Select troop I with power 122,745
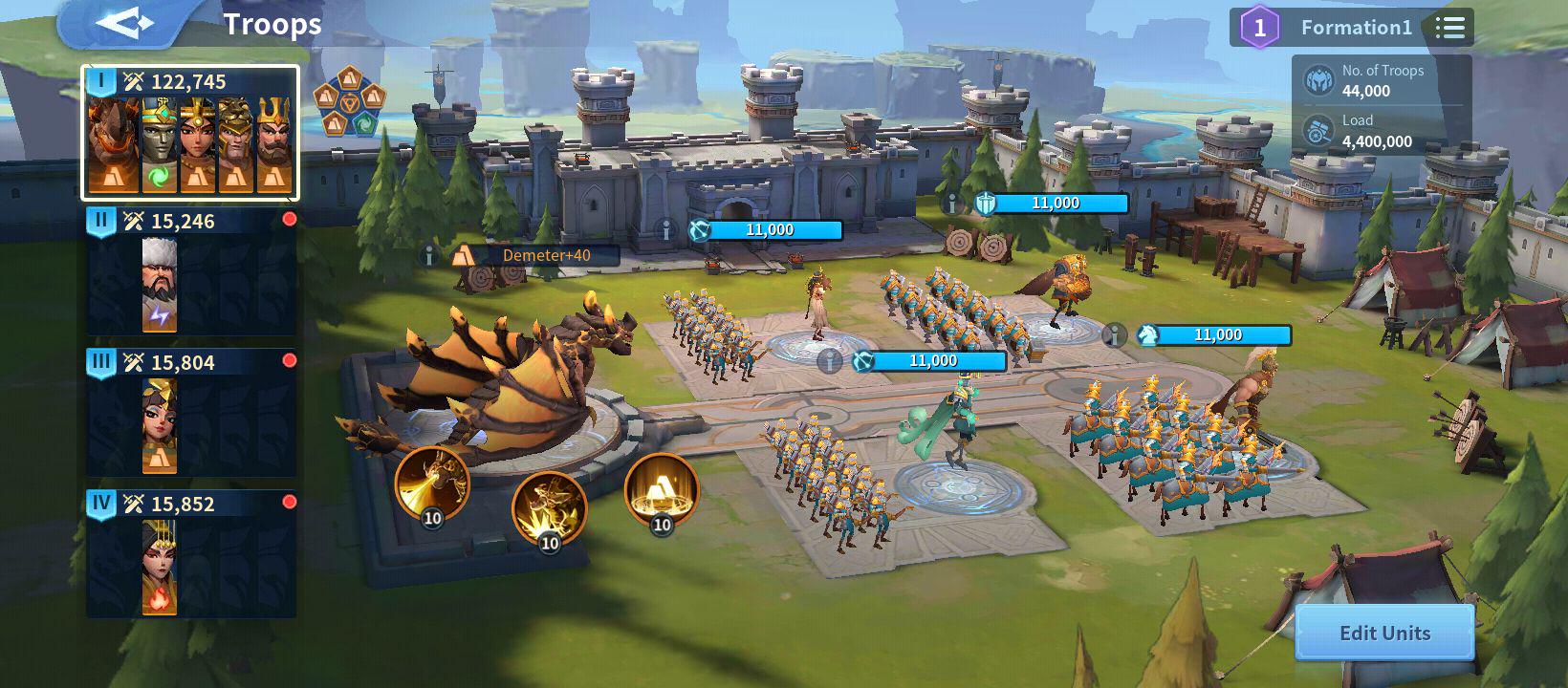Screen dimensions: 1568x688 [191, 134]
